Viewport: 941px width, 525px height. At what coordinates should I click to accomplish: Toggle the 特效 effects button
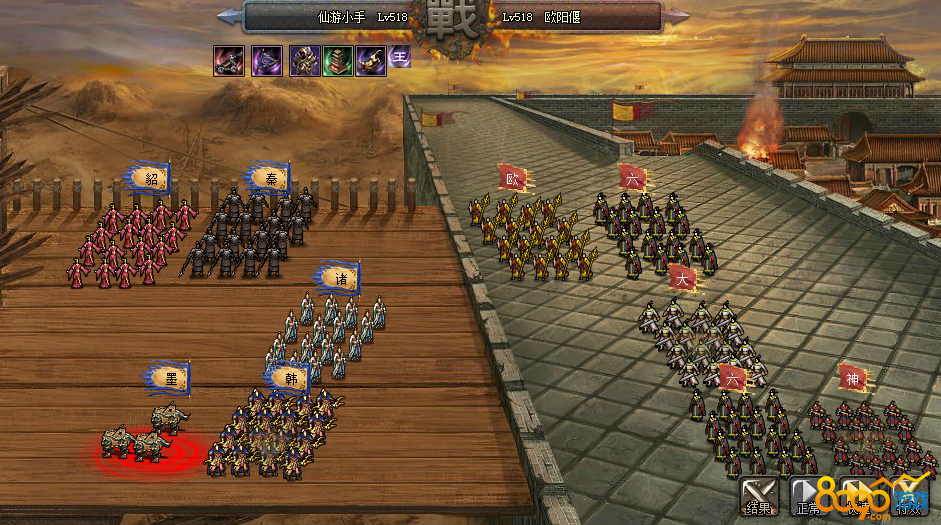click(x=908, y=494)
